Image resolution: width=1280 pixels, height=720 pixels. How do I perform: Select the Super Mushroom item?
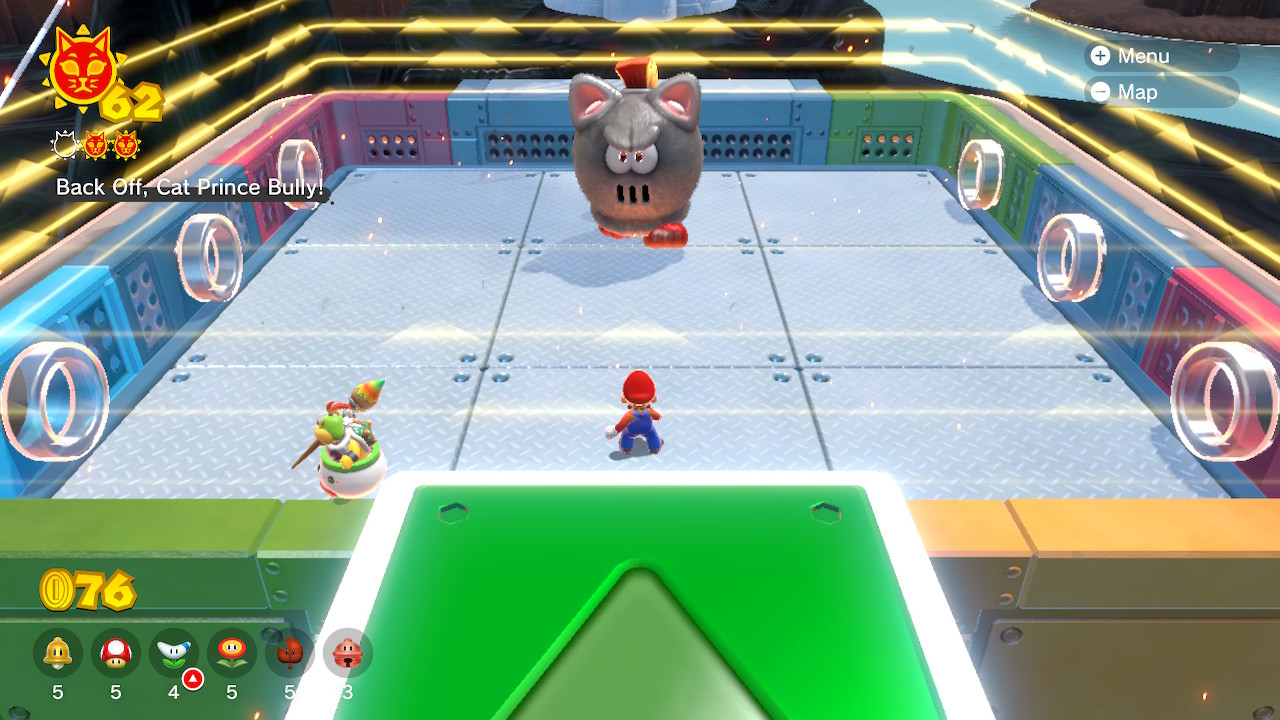117,652
